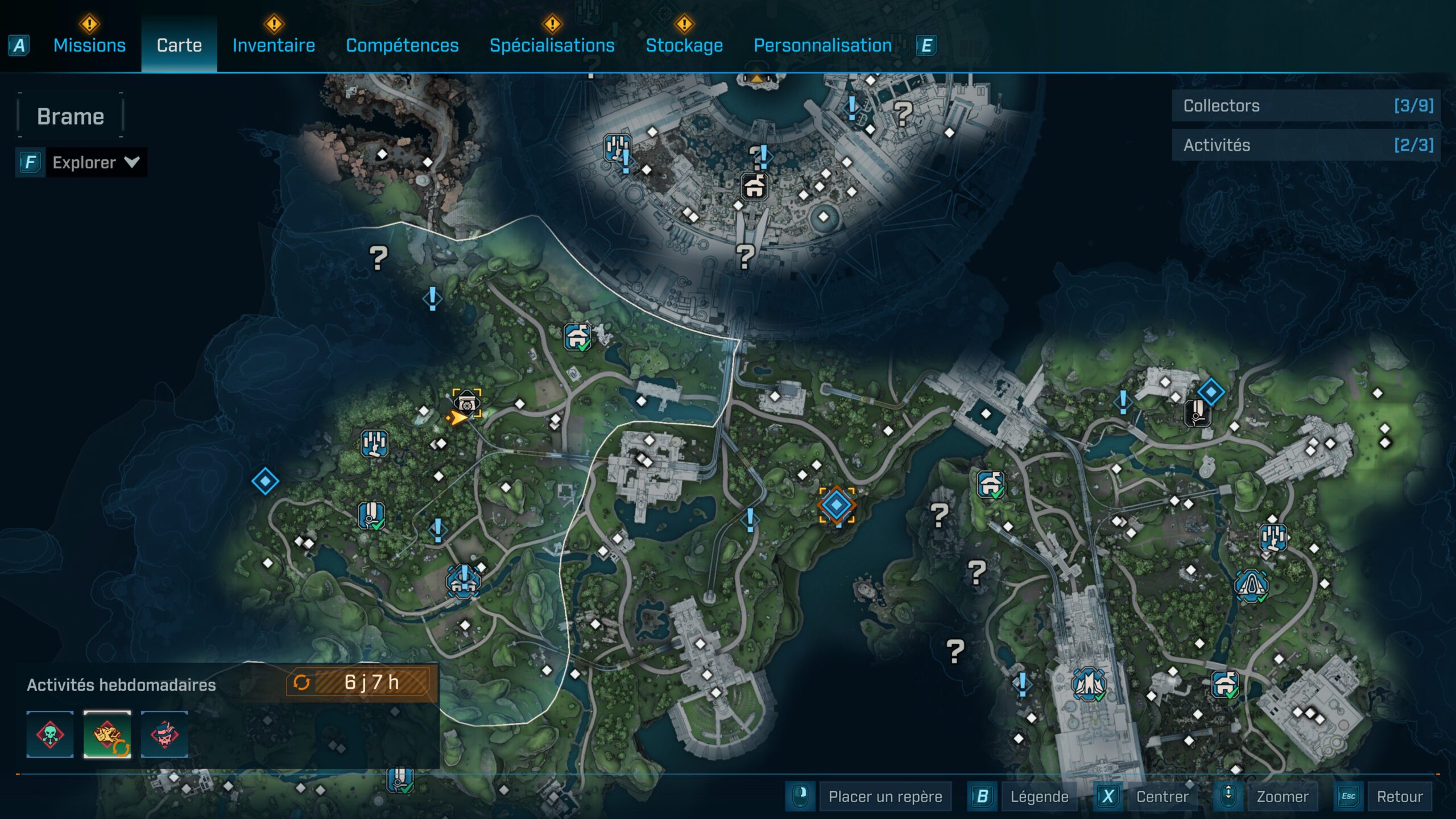Show the Stockage tab
This screenshot has height=819, width=1456.
click(x=684, y=45)
